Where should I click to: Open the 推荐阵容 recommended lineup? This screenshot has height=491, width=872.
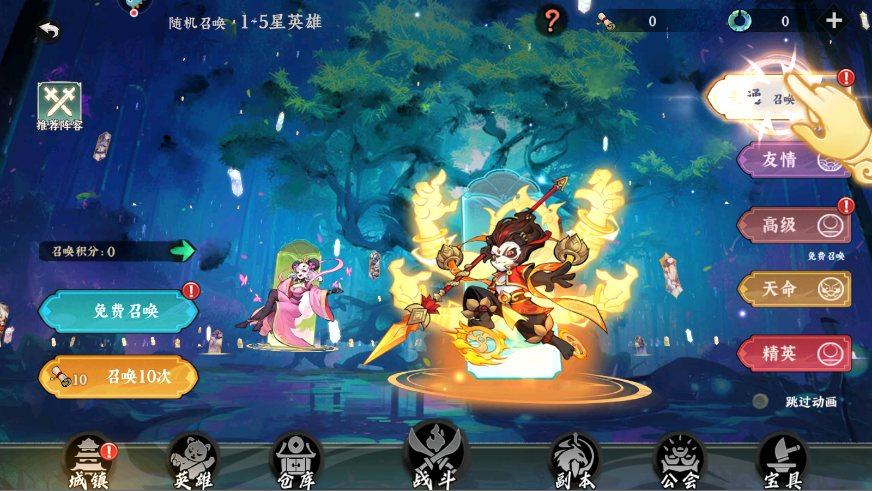point(60,105)
